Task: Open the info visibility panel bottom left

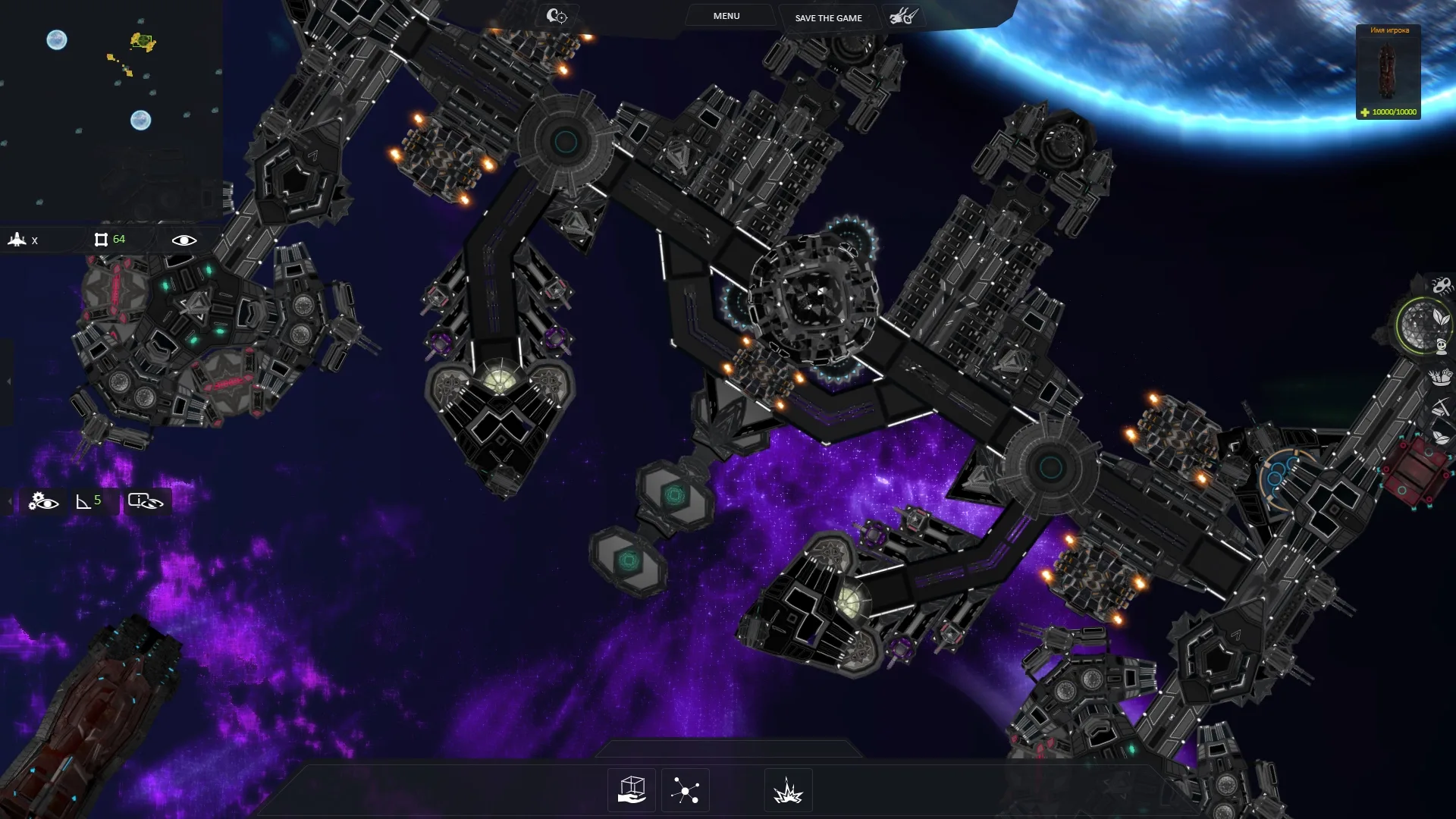Action: coord(144,501)
